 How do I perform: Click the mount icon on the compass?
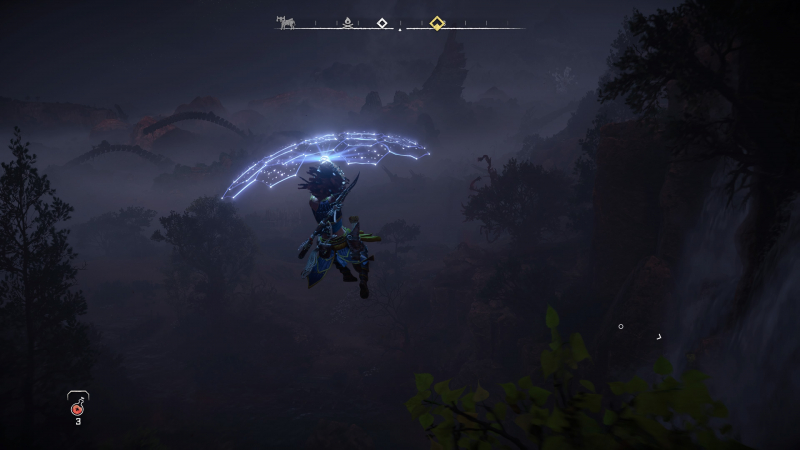coord(287,21)
